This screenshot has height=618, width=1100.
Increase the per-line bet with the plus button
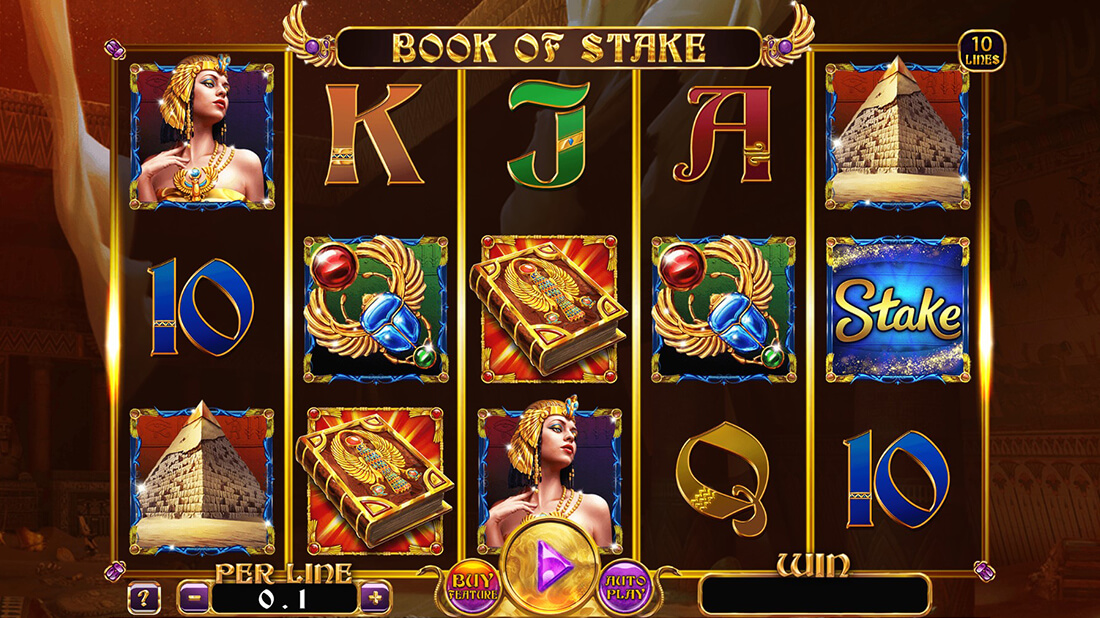point(376,598)
